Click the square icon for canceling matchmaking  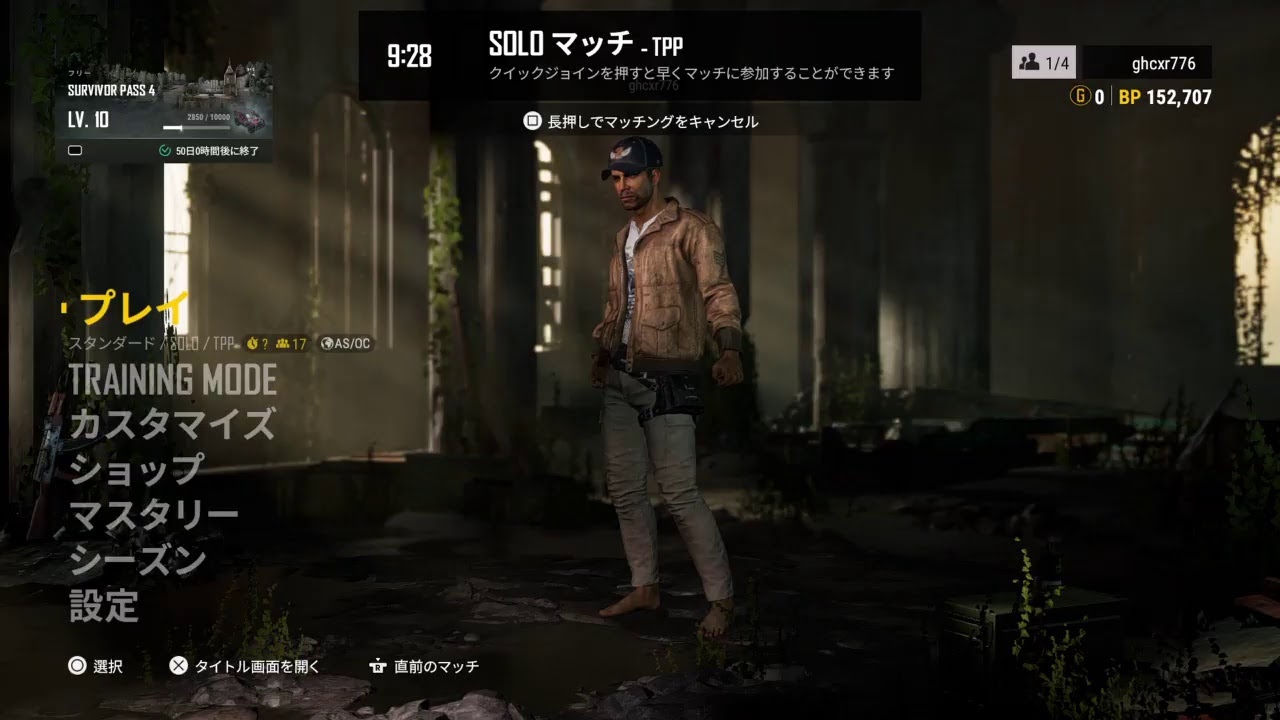point(530,120)
